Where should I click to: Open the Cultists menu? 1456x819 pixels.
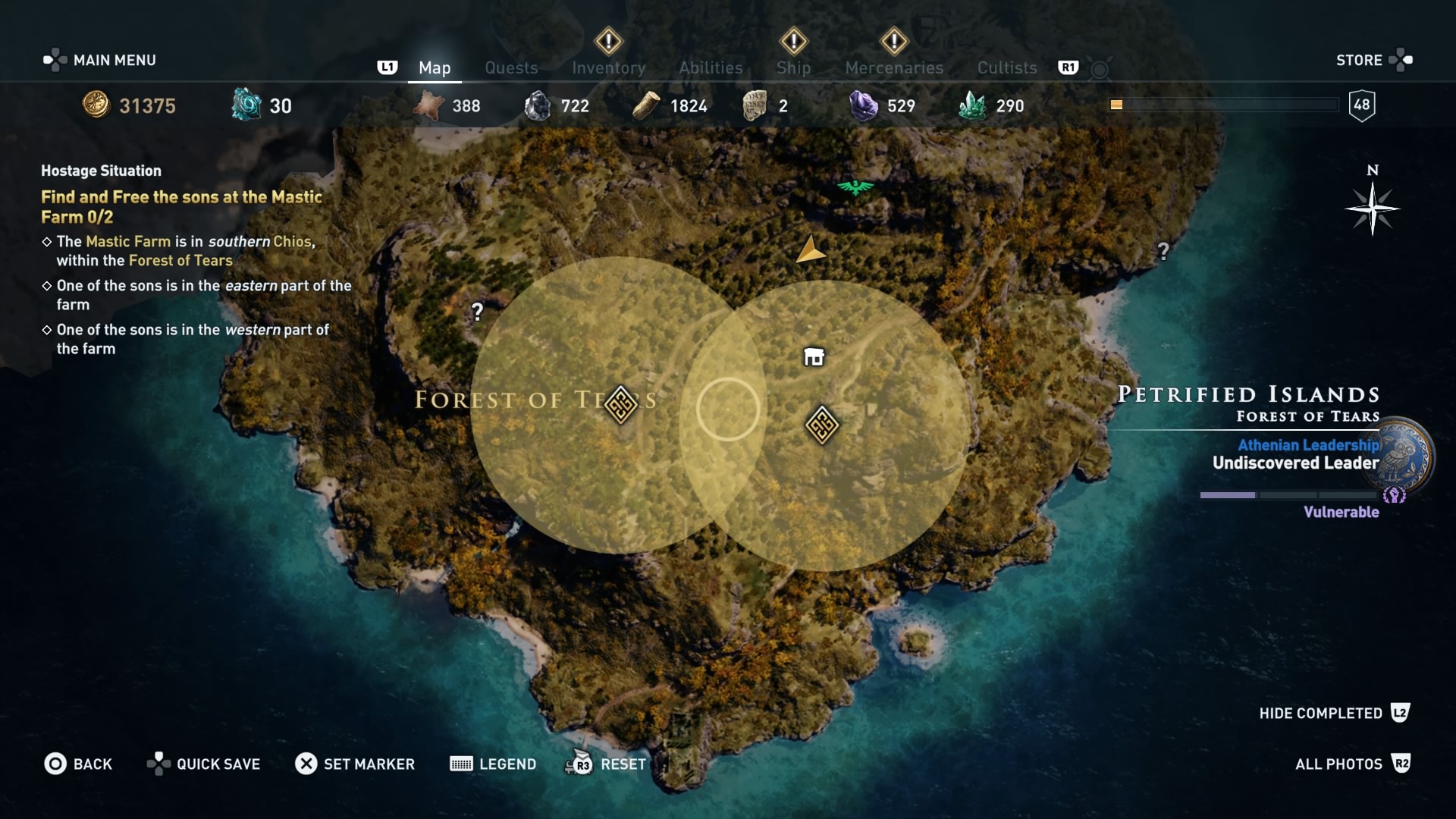point(1006,67)
